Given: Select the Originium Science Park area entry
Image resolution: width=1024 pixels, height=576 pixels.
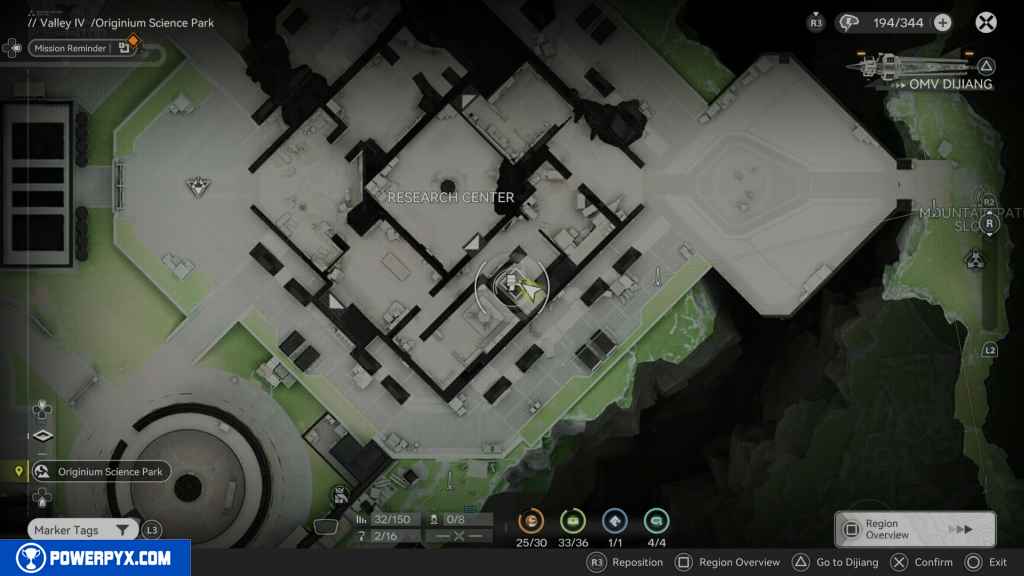Looking at the screenshot, I should pos(100,472).
